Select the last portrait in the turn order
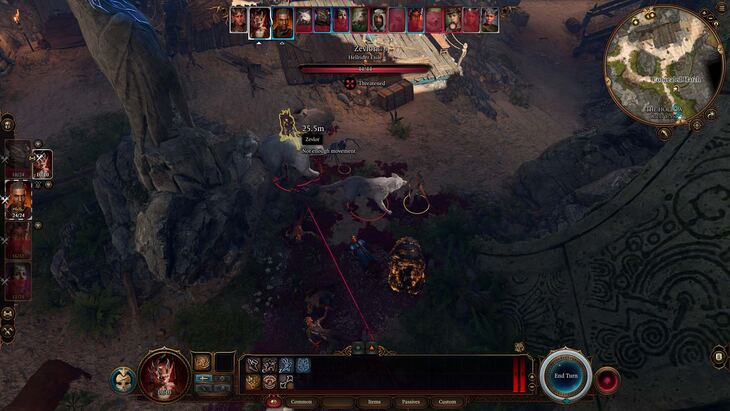Image resolution: width=730 pixels, height=411 pixels. tap(490, 20)
